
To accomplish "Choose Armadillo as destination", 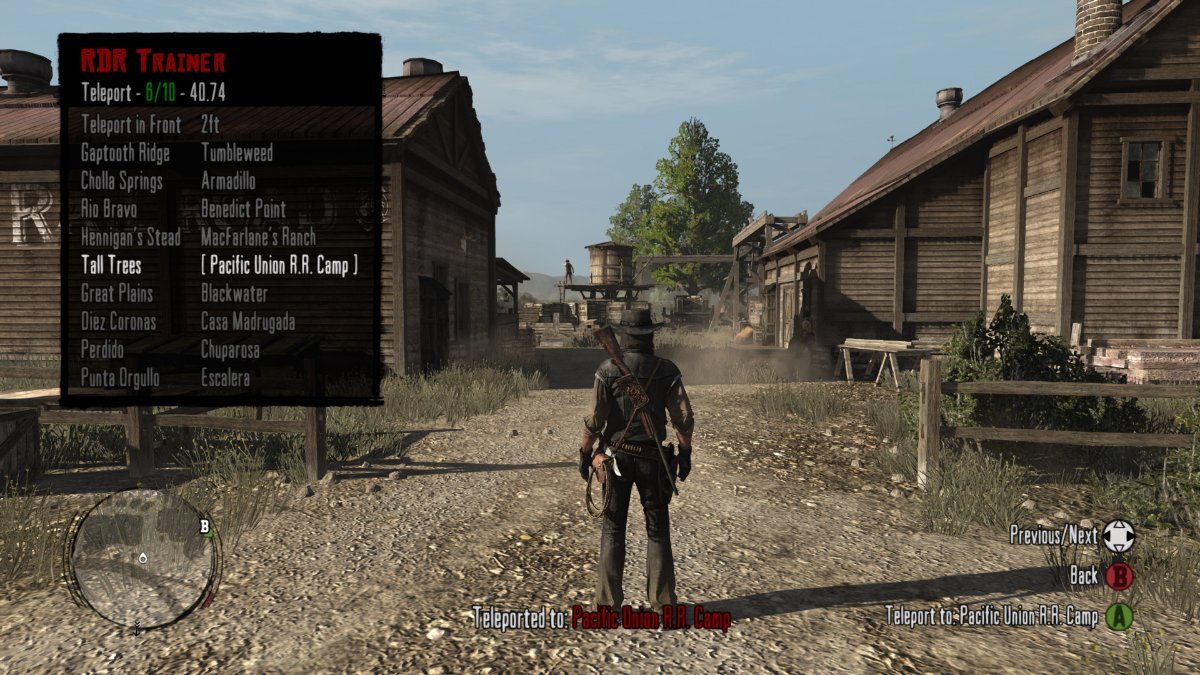I will [228, 181].
